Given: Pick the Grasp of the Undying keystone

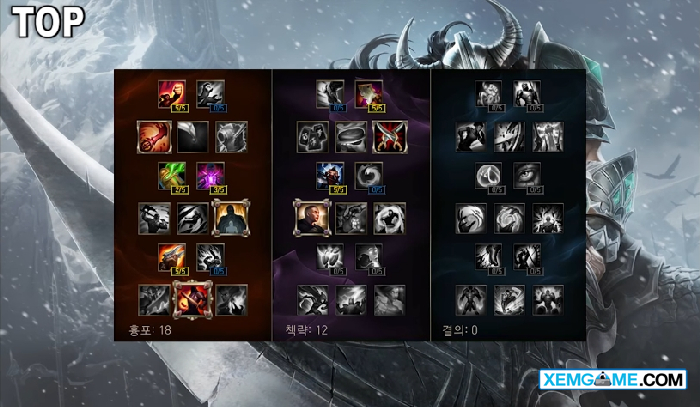Looking at the screenshot, I should coord(471,299).
